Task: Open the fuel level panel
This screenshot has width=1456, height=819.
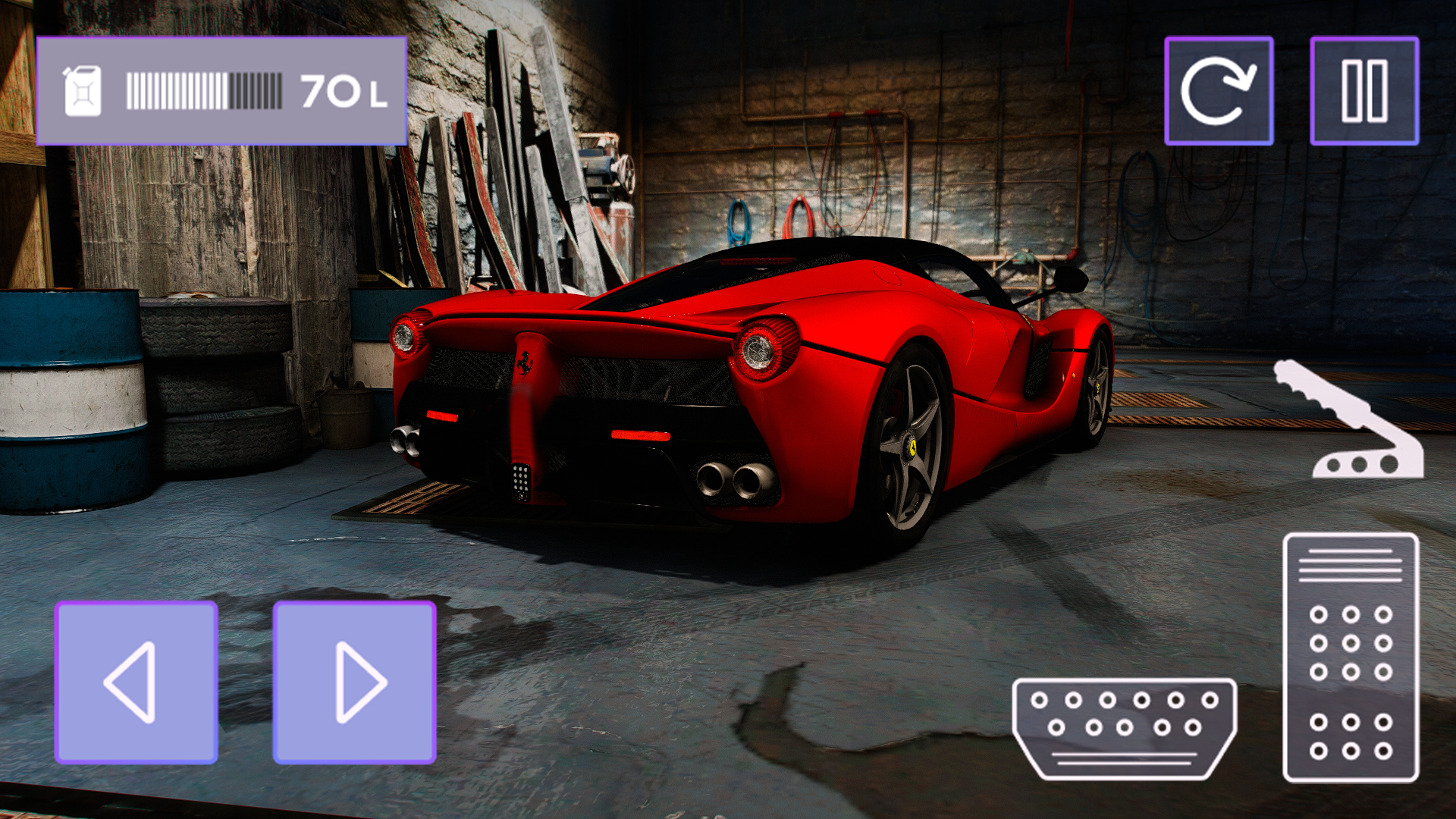Action: coord(224,89)
